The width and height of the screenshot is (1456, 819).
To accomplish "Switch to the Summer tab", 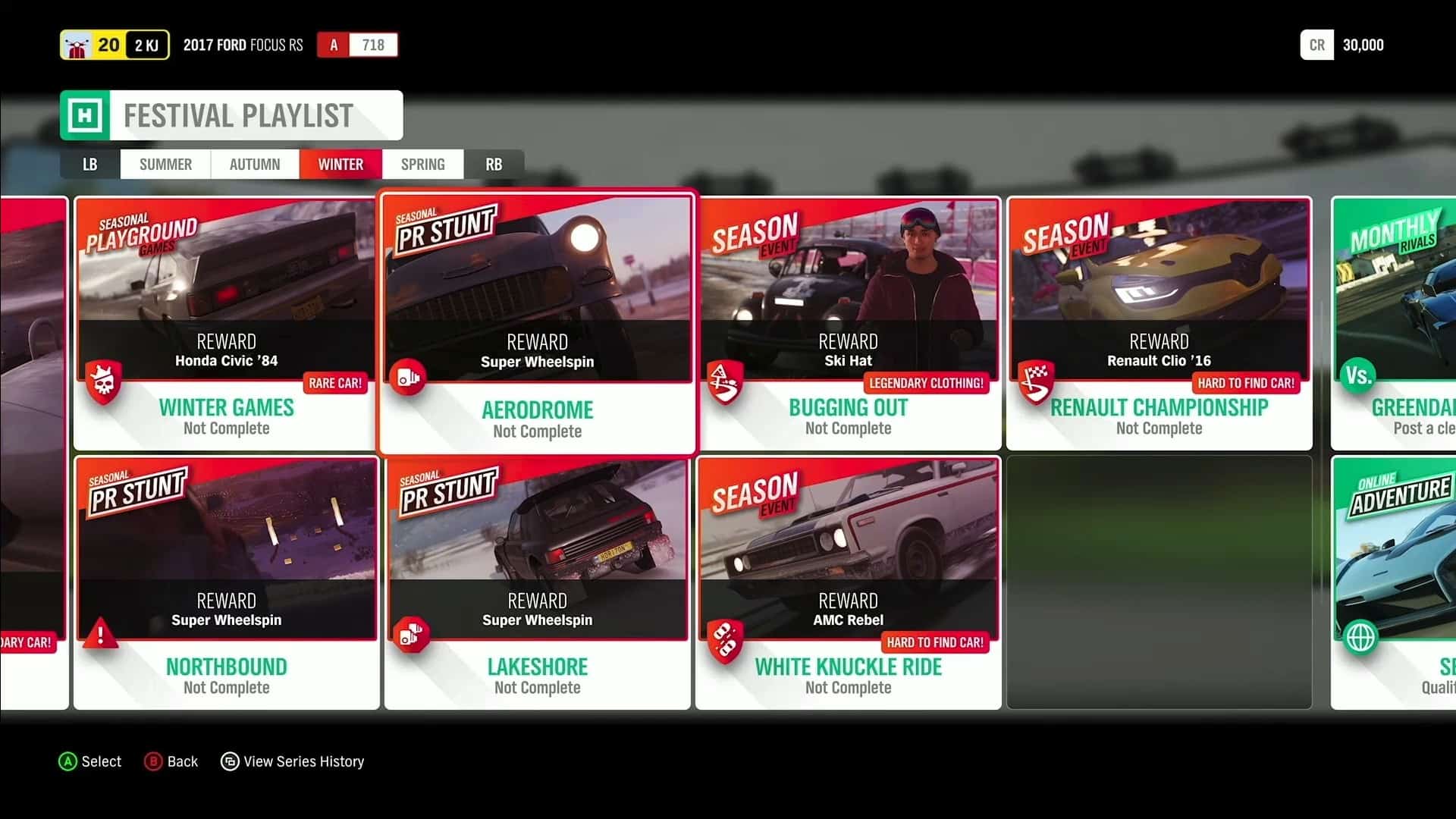I will tap(165, 164).
